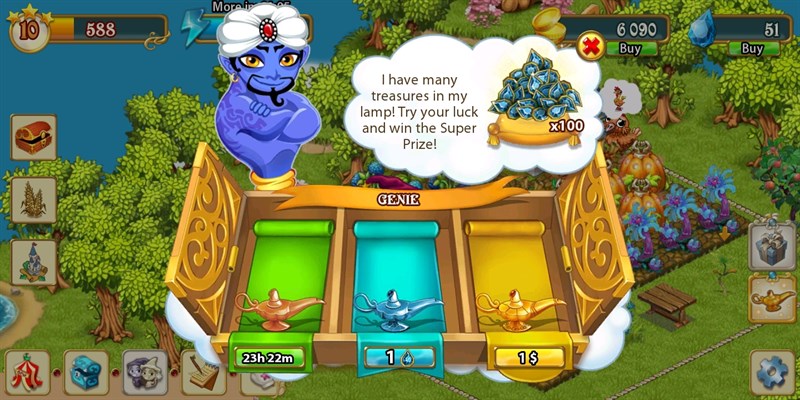Viewport: 800px width, 400px height.
Task: Close the Genie panel with red X
Action: 590,46
